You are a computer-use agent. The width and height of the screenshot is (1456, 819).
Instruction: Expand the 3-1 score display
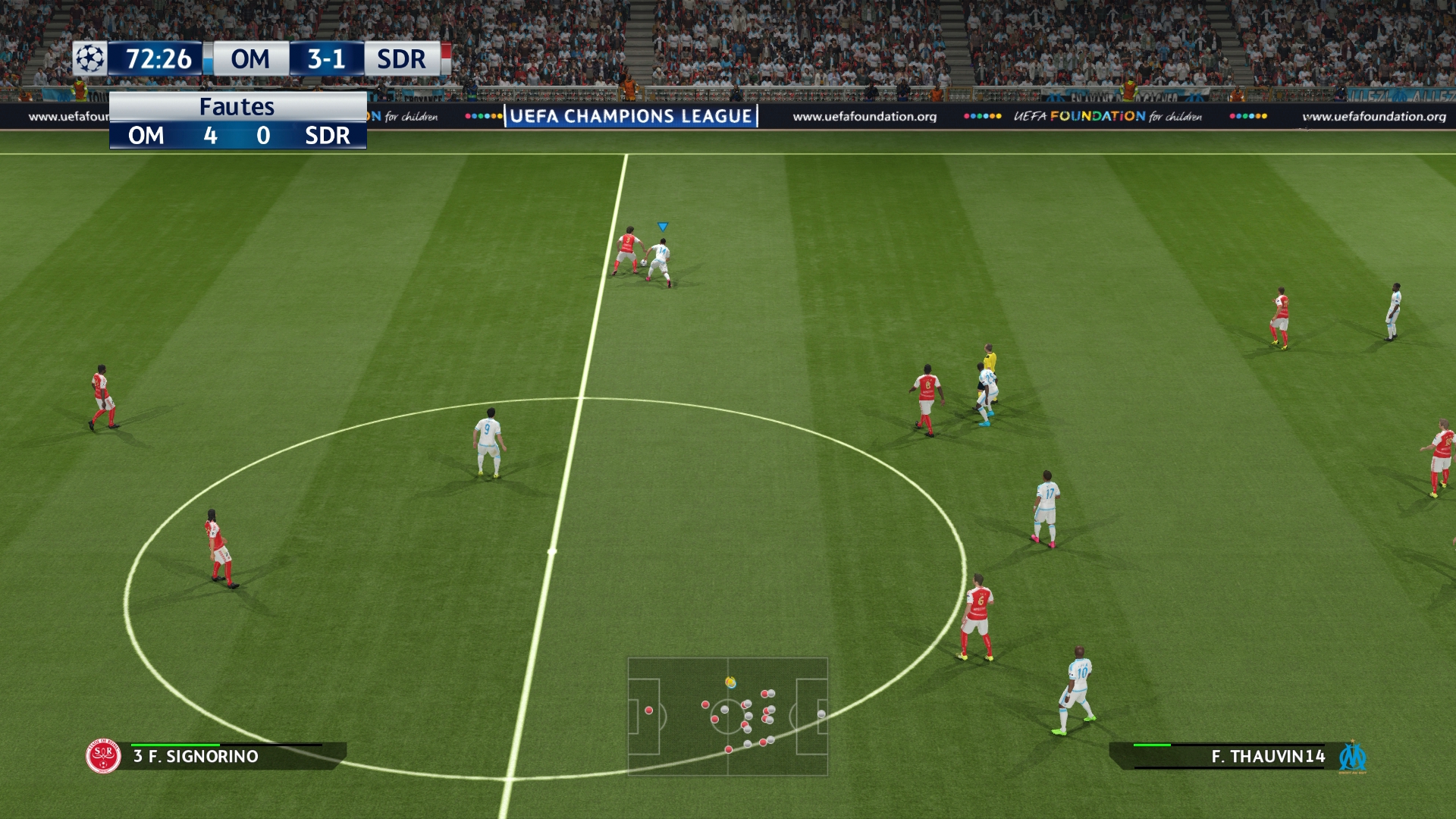[x=325, y=59]
